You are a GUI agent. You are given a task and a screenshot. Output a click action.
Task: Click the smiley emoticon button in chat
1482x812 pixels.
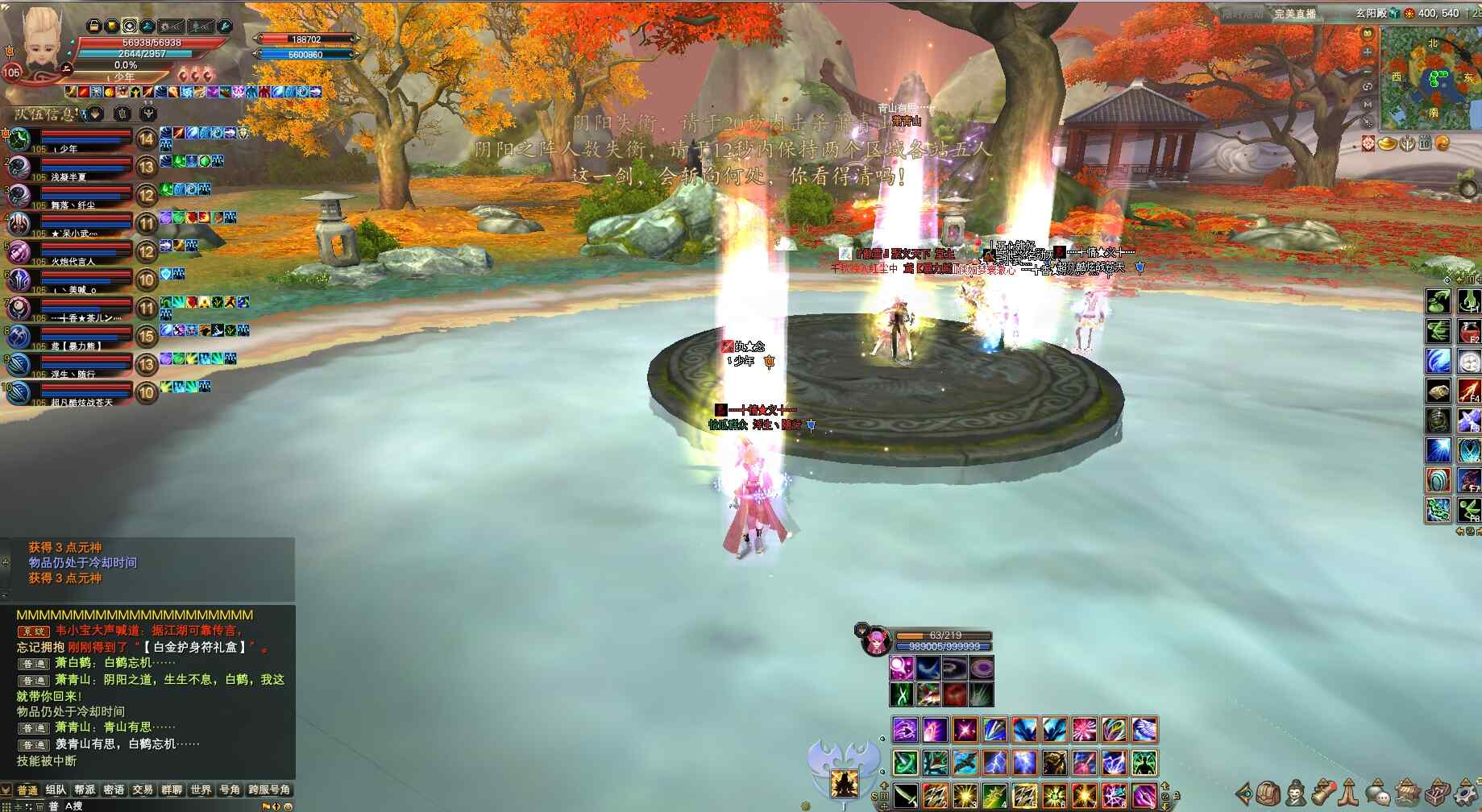[289, 806]
